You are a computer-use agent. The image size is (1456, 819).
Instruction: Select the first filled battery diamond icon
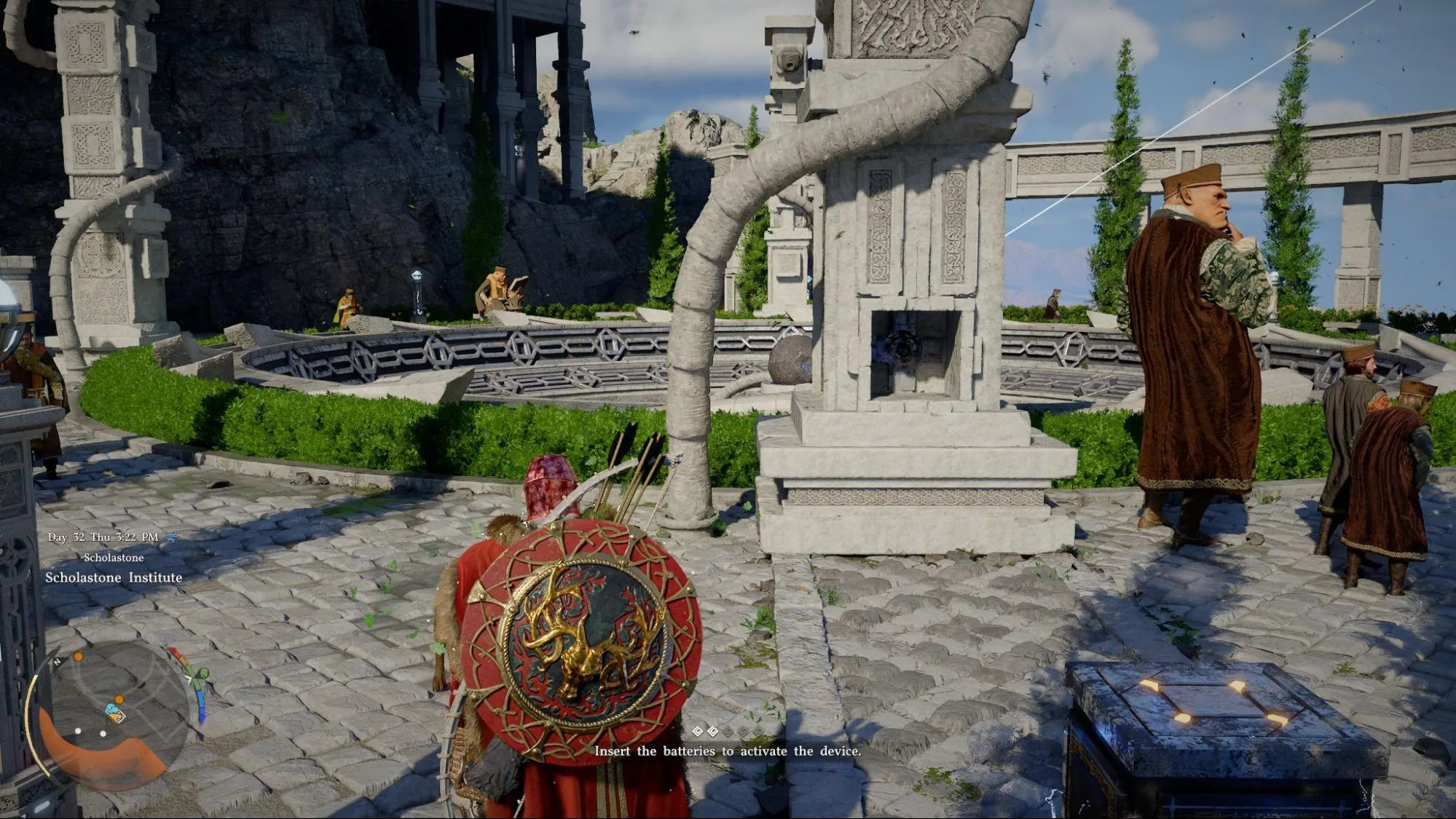coord(698,730)
